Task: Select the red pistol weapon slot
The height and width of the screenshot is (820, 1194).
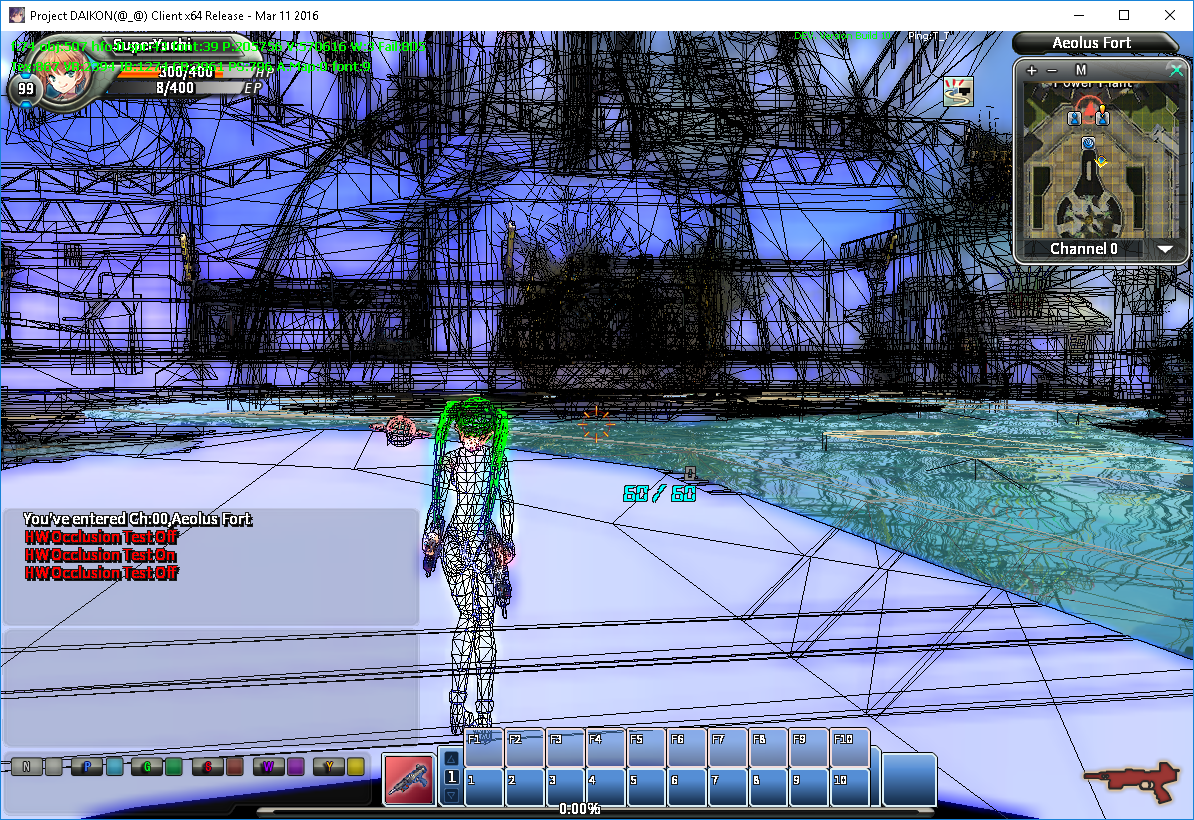Action: pos(409,780)
